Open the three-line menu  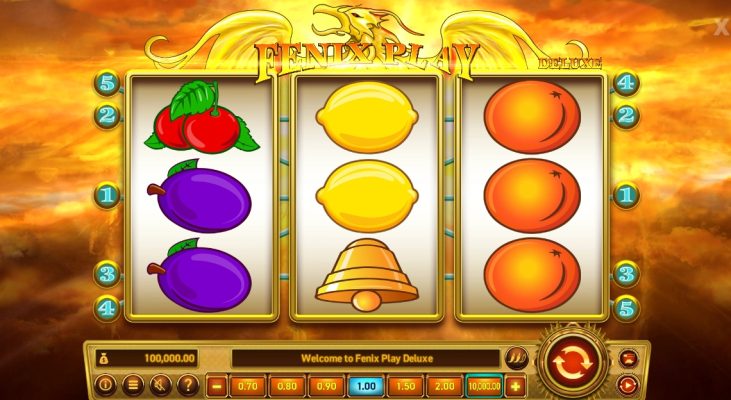(x=132, y=384)
